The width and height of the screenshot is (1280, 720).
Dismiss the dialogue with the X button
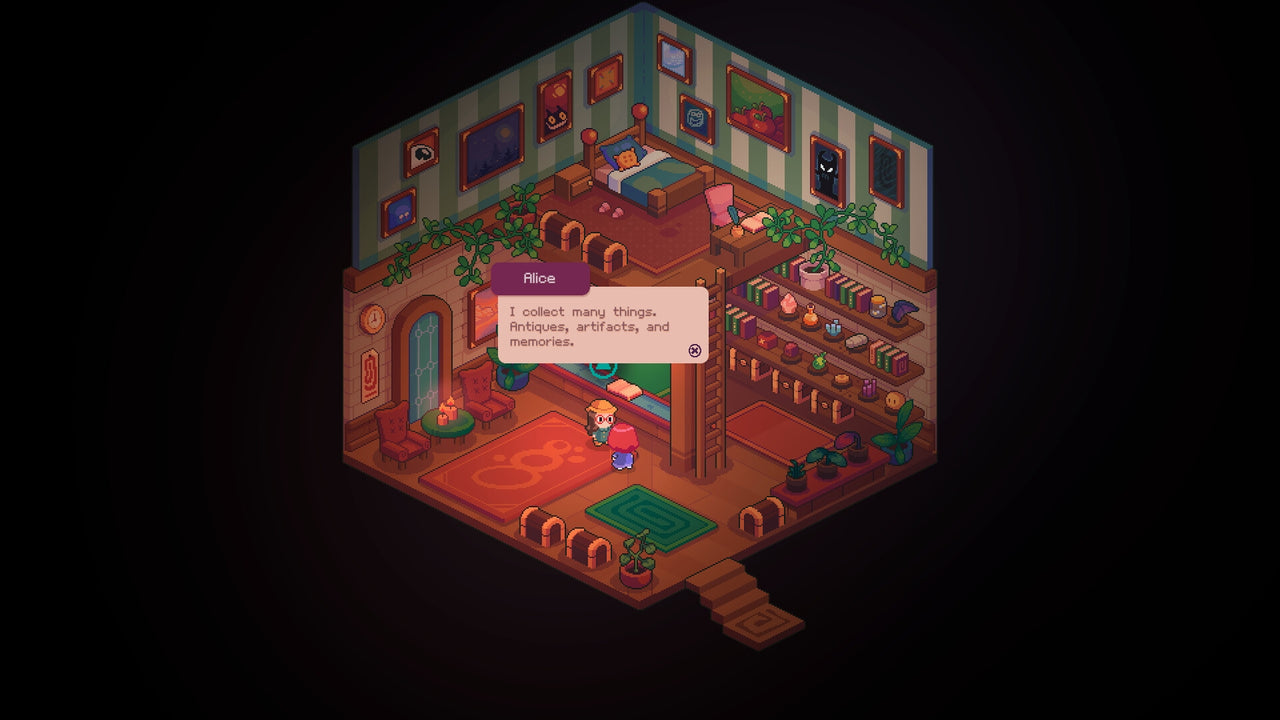[695, 351]
